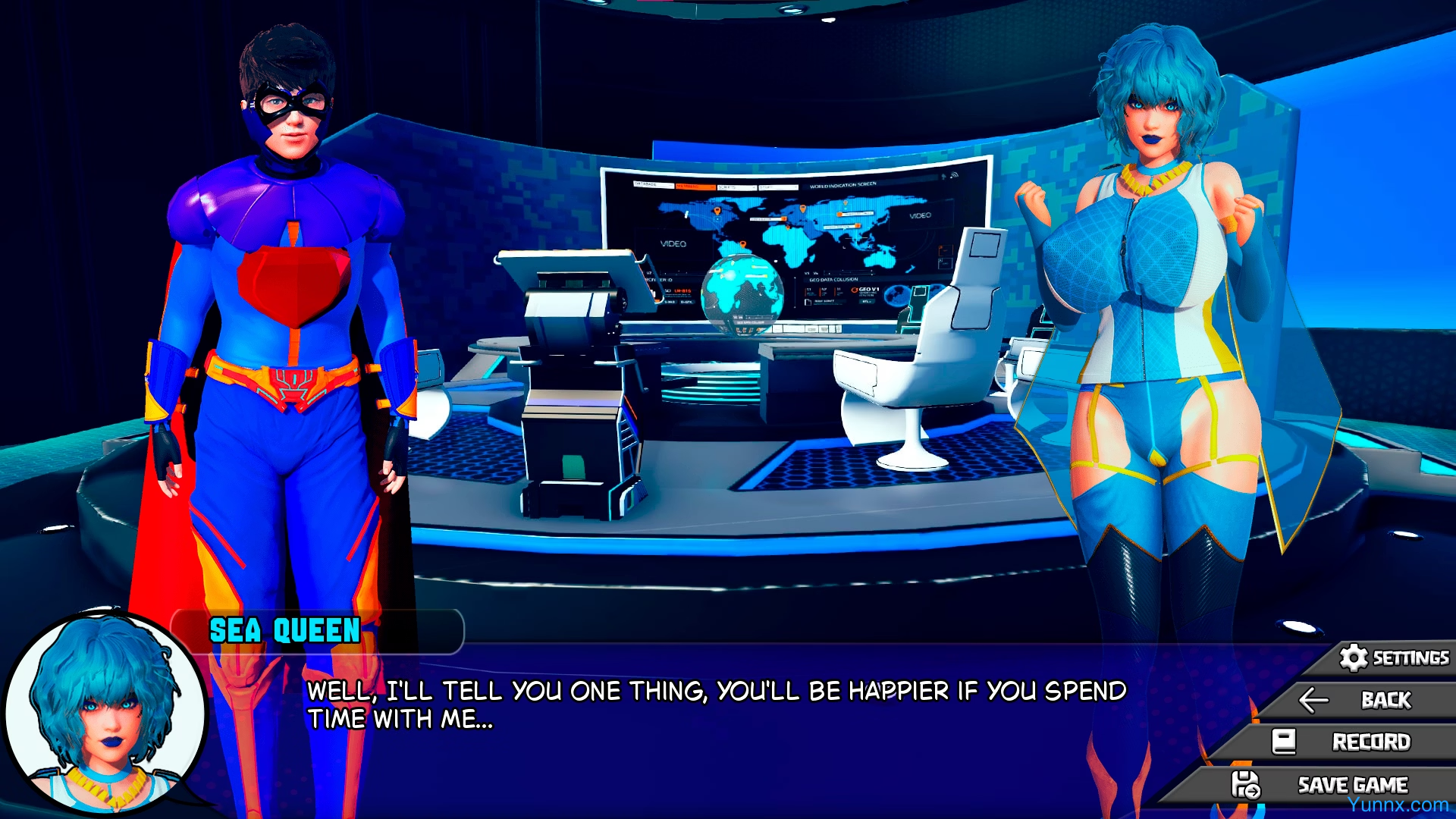Click the Save Game button
This screenshot has height=819, width=1456.
click(x=1323, y=785)
